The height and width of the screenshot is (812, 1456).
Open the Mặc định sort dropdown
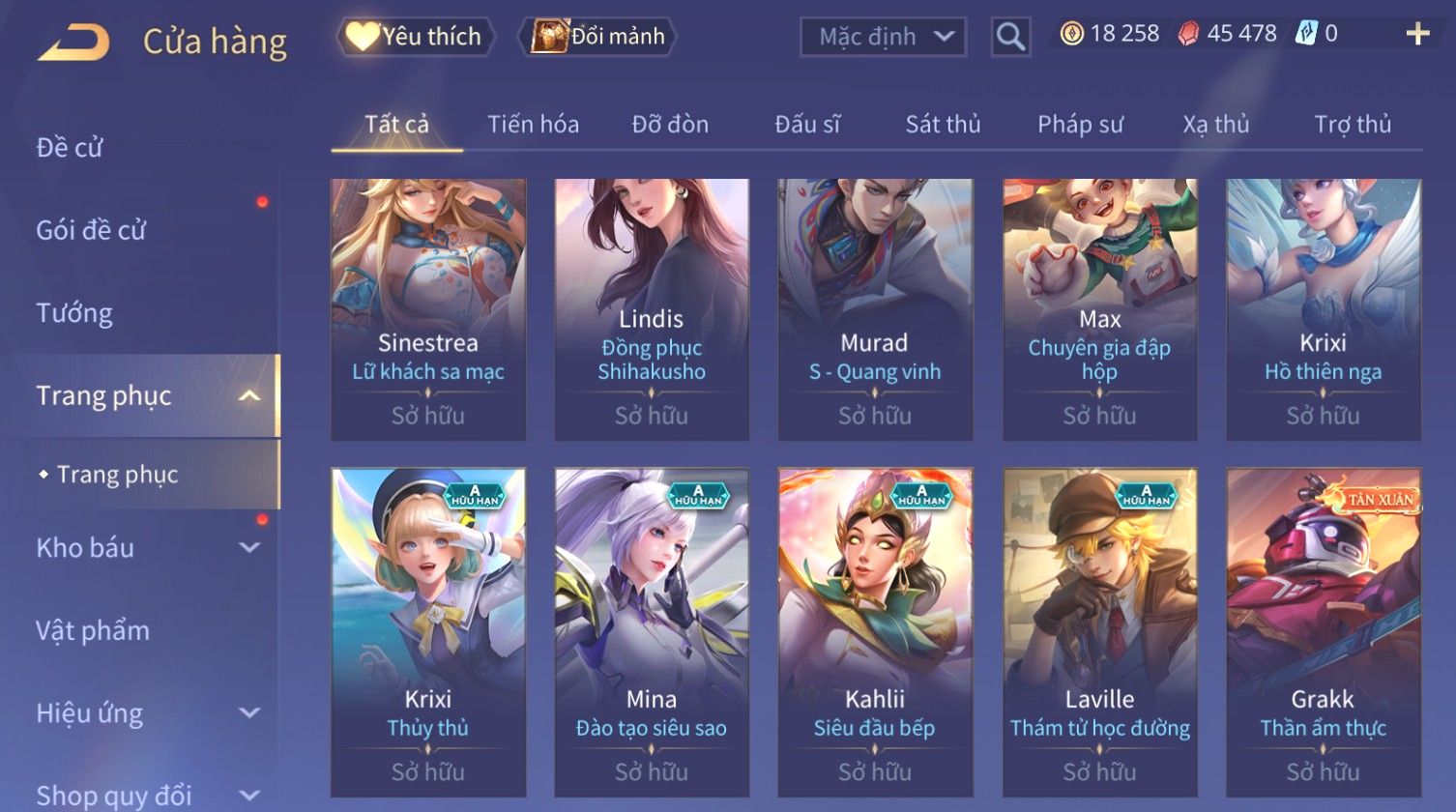(883, 37)
